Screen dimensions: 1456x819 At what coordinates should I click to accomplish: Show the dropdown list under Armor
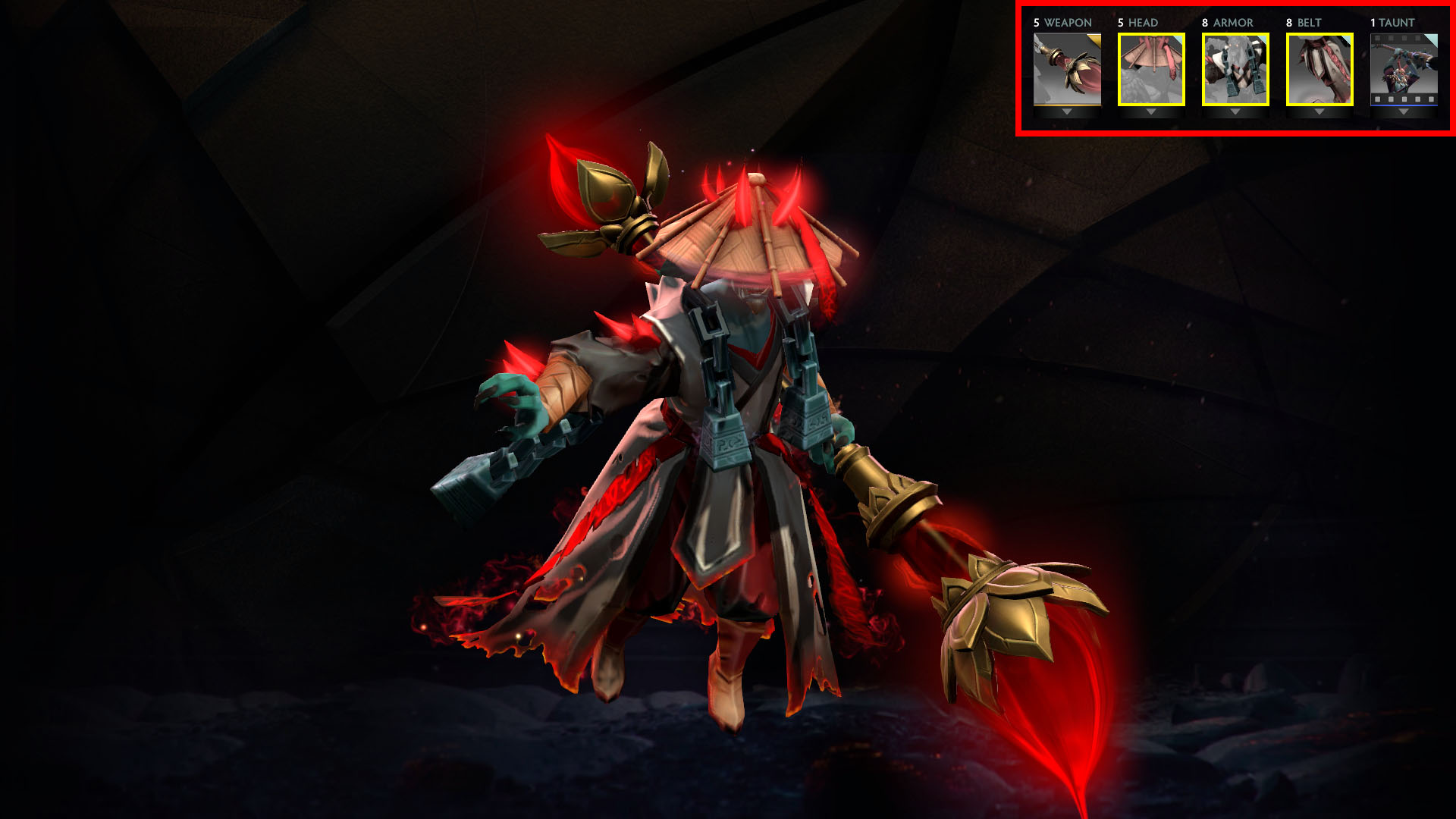point(1235,112)
